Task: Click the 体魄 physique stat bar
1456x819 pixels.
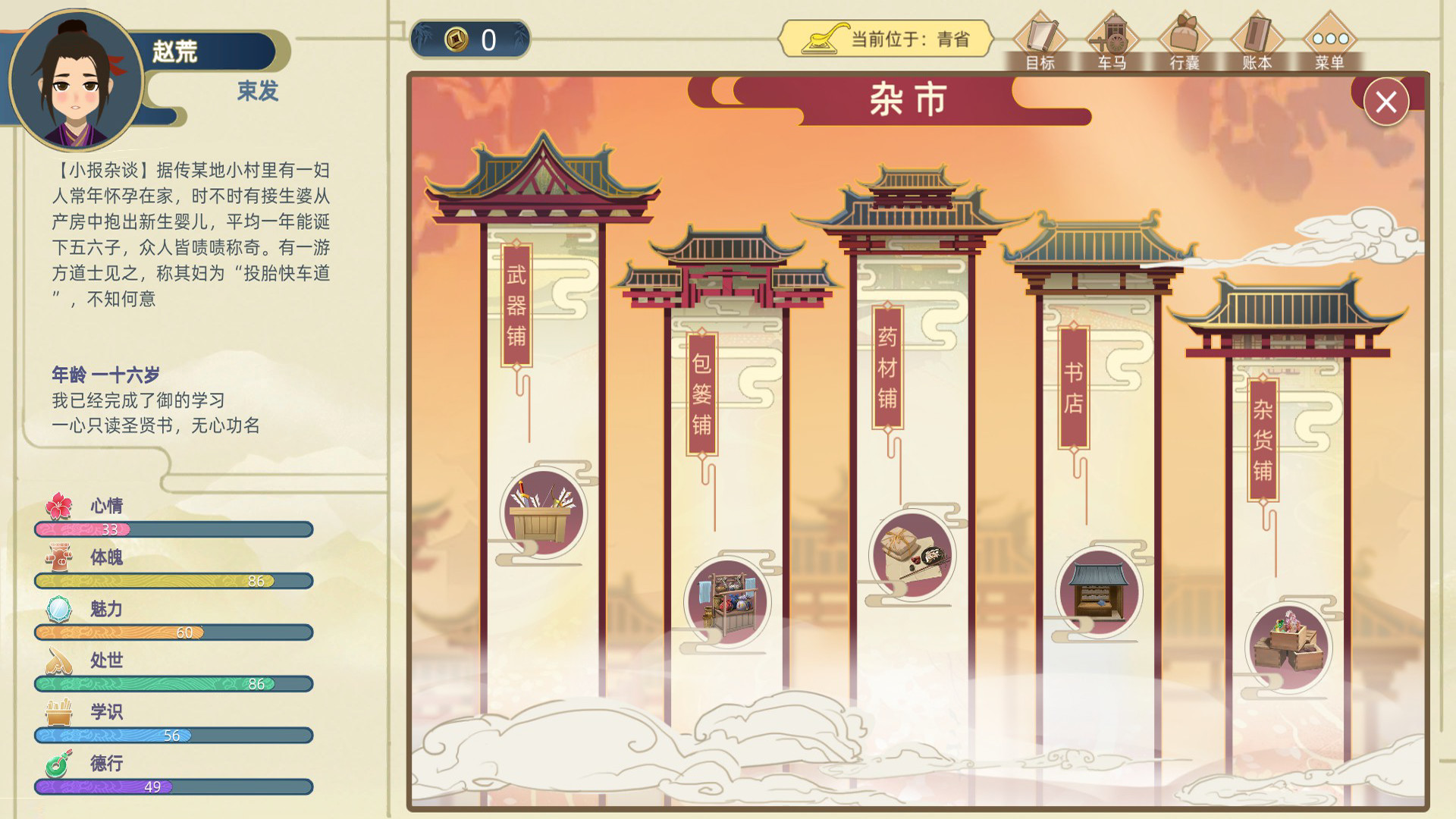Action: click(173, 581)
